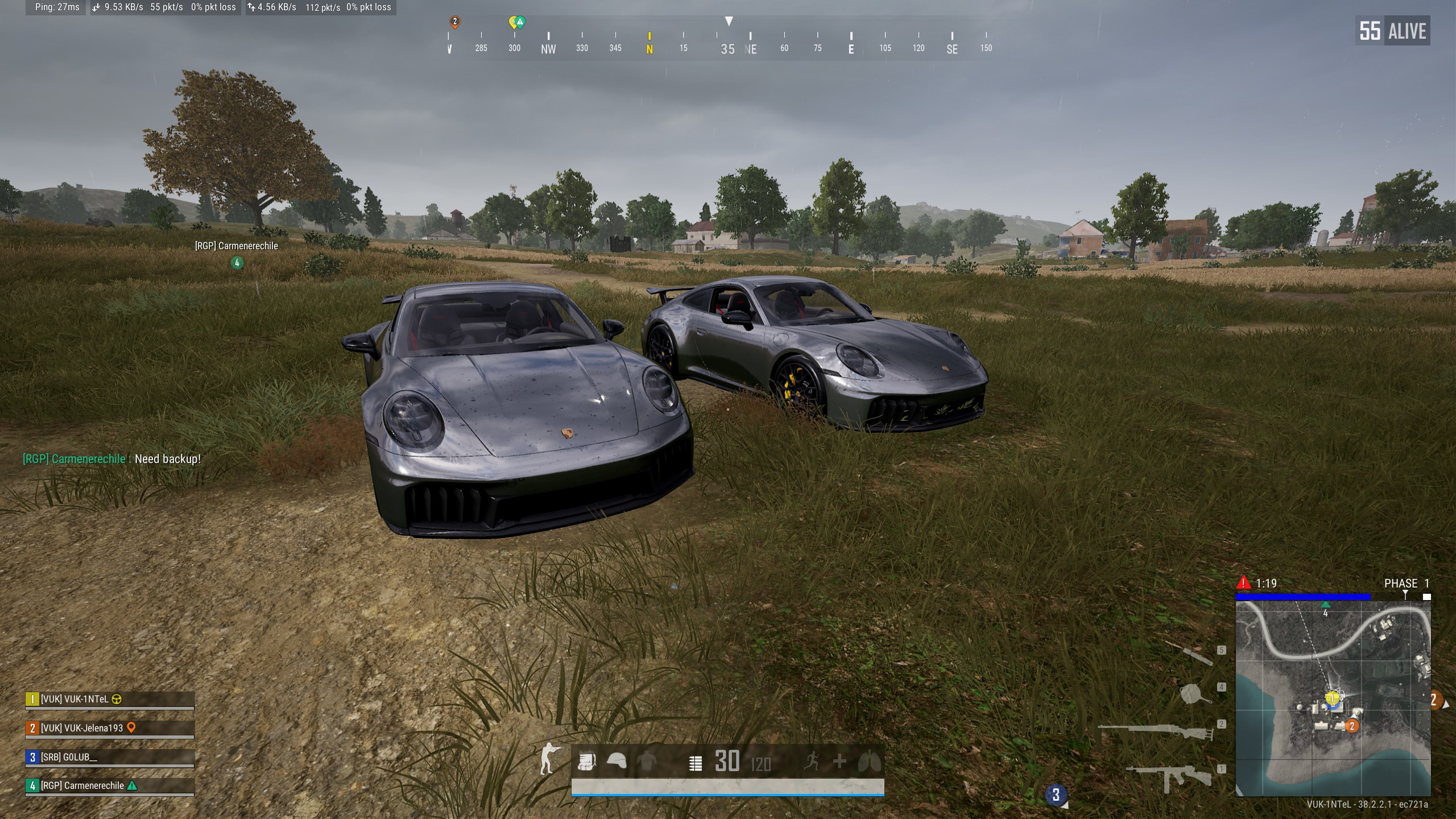Click the standing soldier stance icon
This screenshot has width=1456, height=819.
tap(548, 759)
